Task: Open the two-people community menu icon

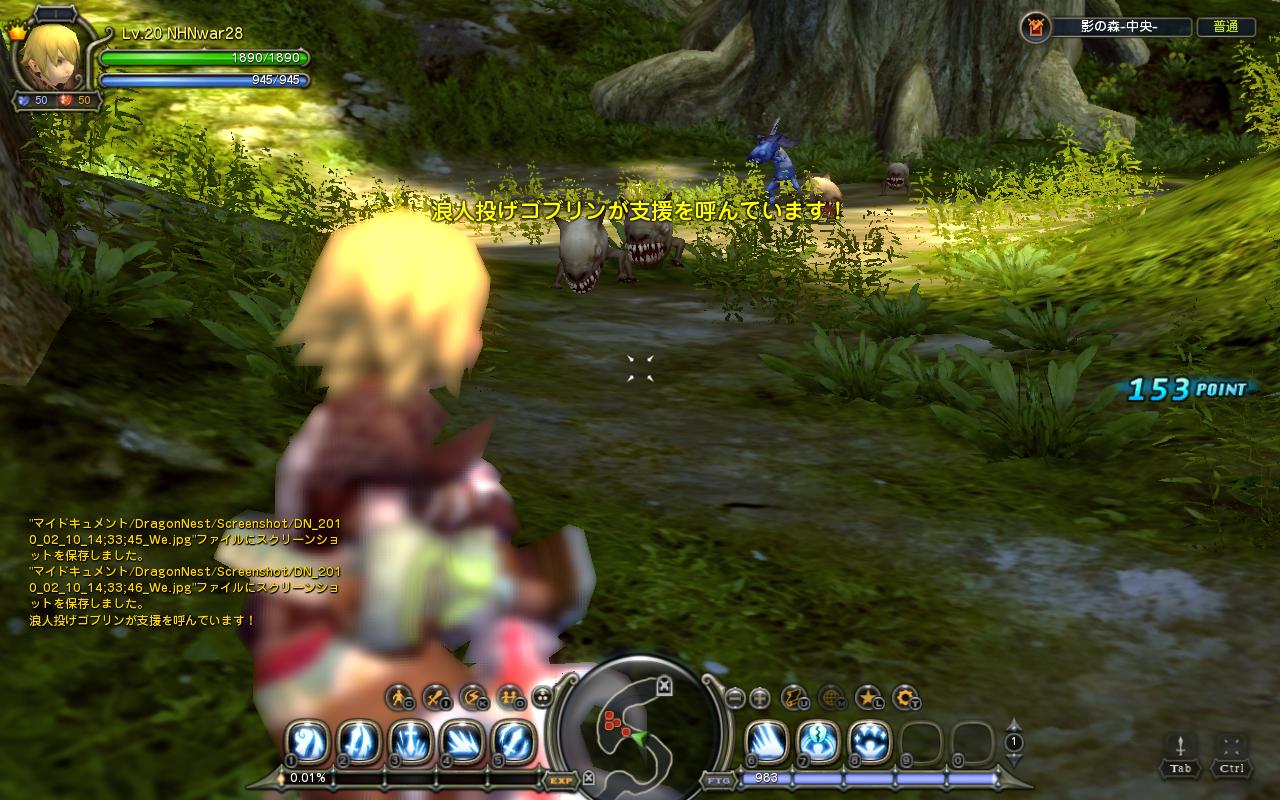Action: tap(508, 697)
